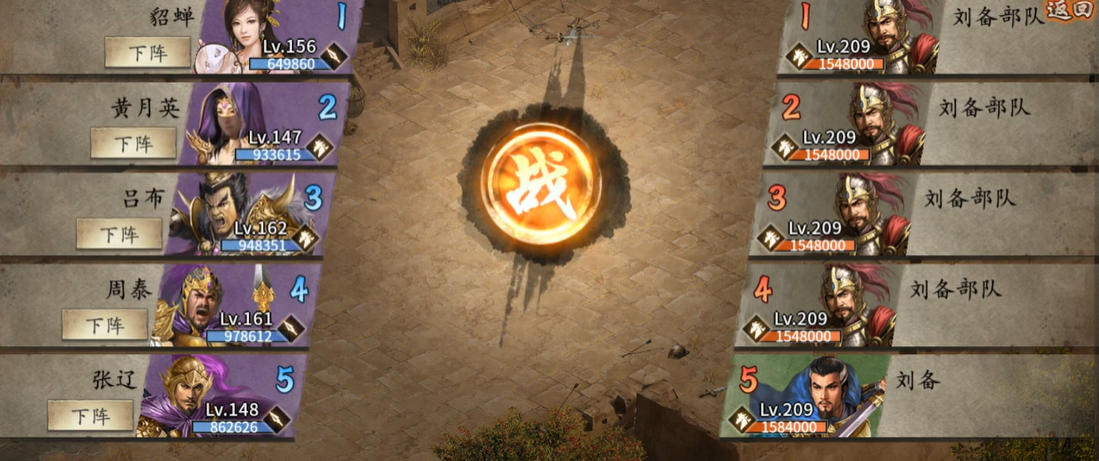Start the battle with the 战 button

[x=541, y=185]
